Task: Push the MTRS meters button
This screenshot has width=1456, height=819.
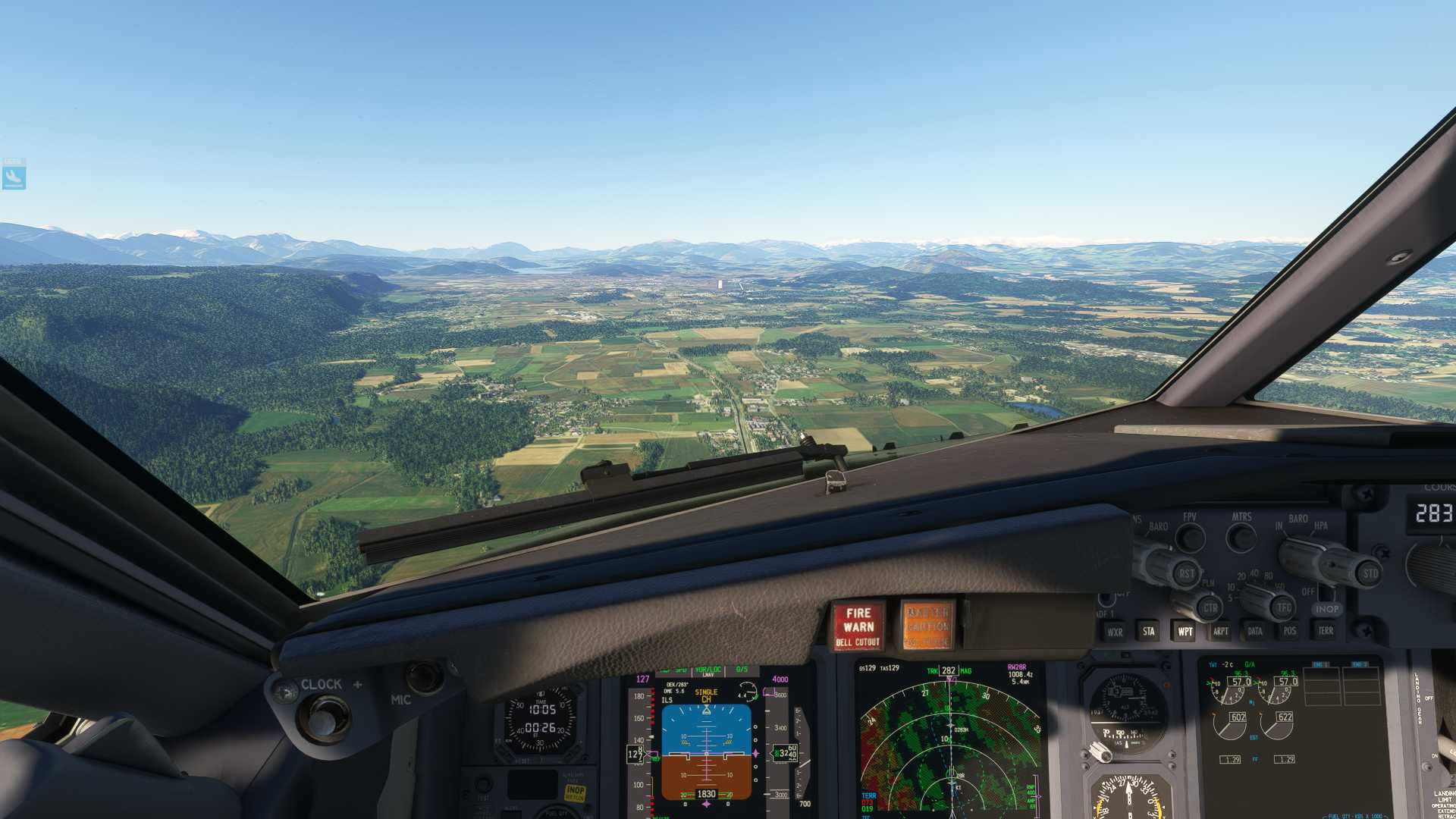Action: 1241,538
